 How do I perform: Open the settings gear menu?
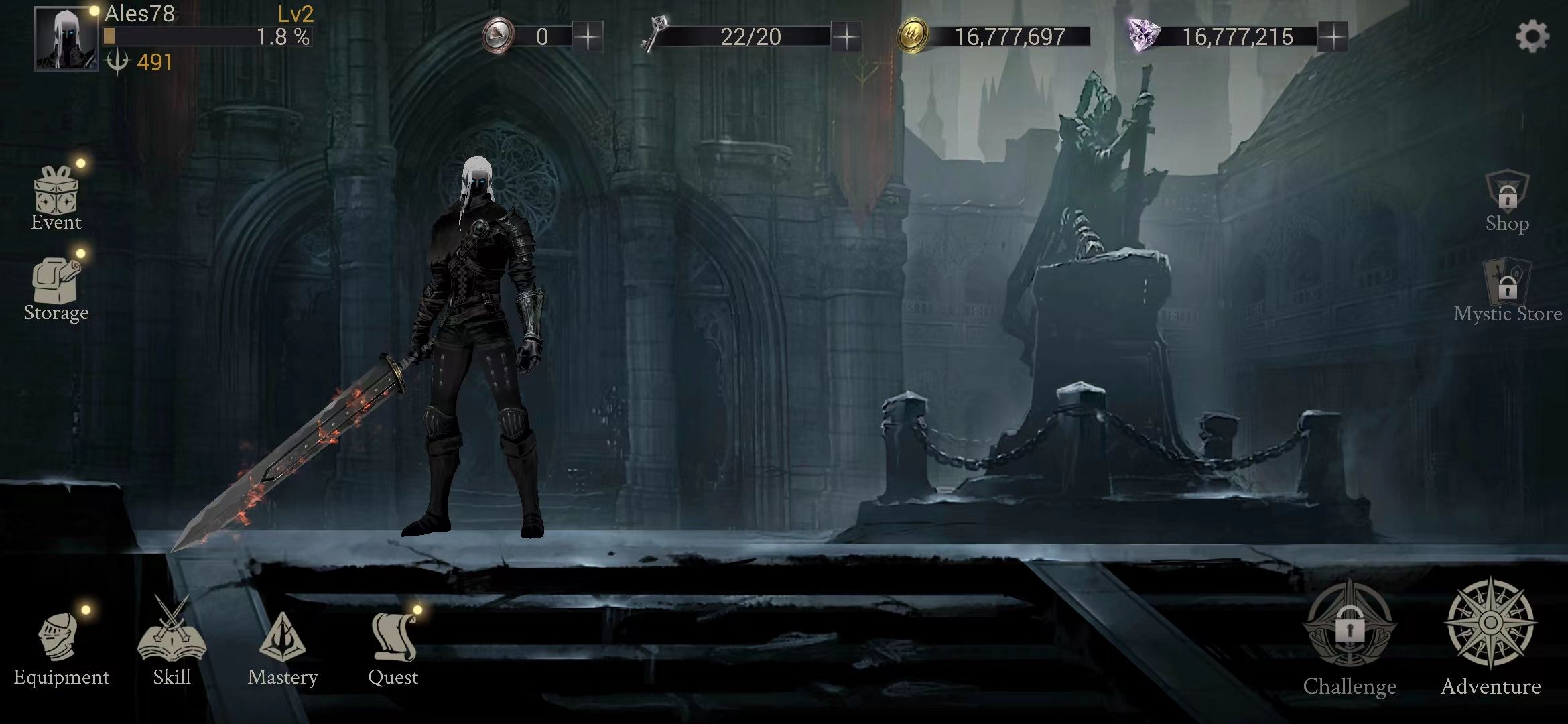(1532, 36)
